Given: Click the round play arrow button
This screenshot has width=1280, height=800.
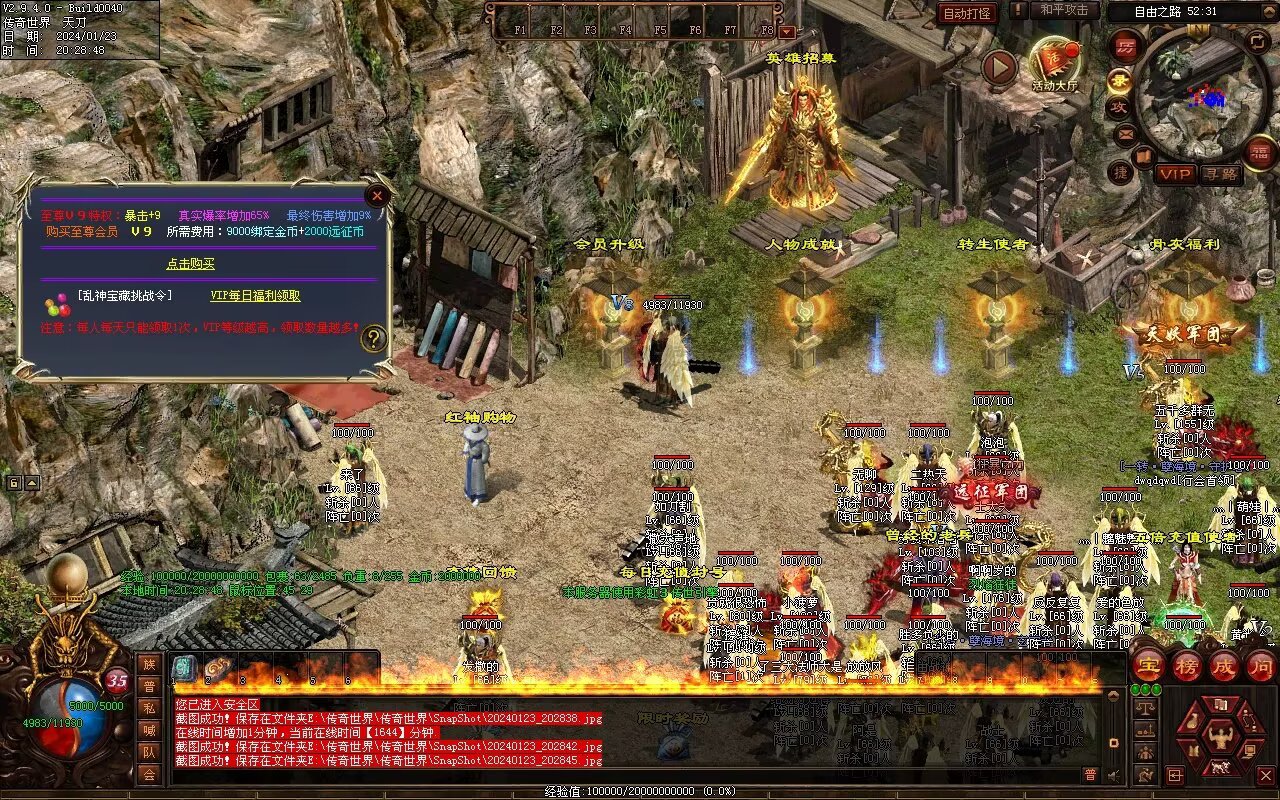Looking at the screenshot, I should [x=998, y=67].
